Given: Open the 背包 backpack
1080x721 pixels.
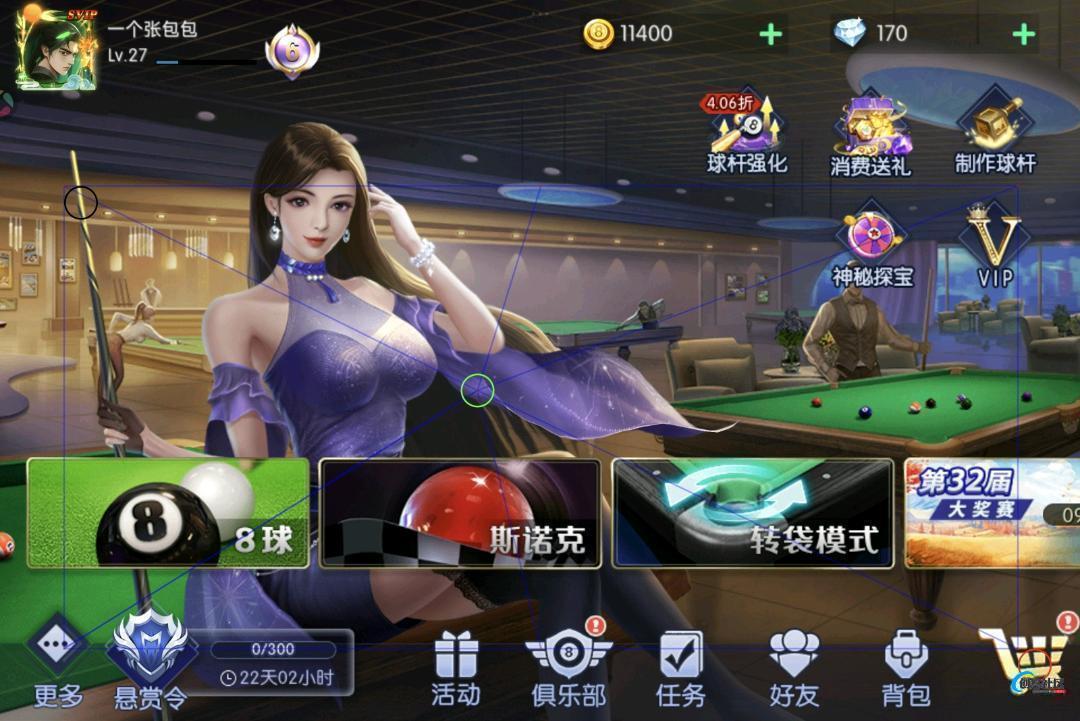Looking at the screenshot, I should tap(906, 670).
